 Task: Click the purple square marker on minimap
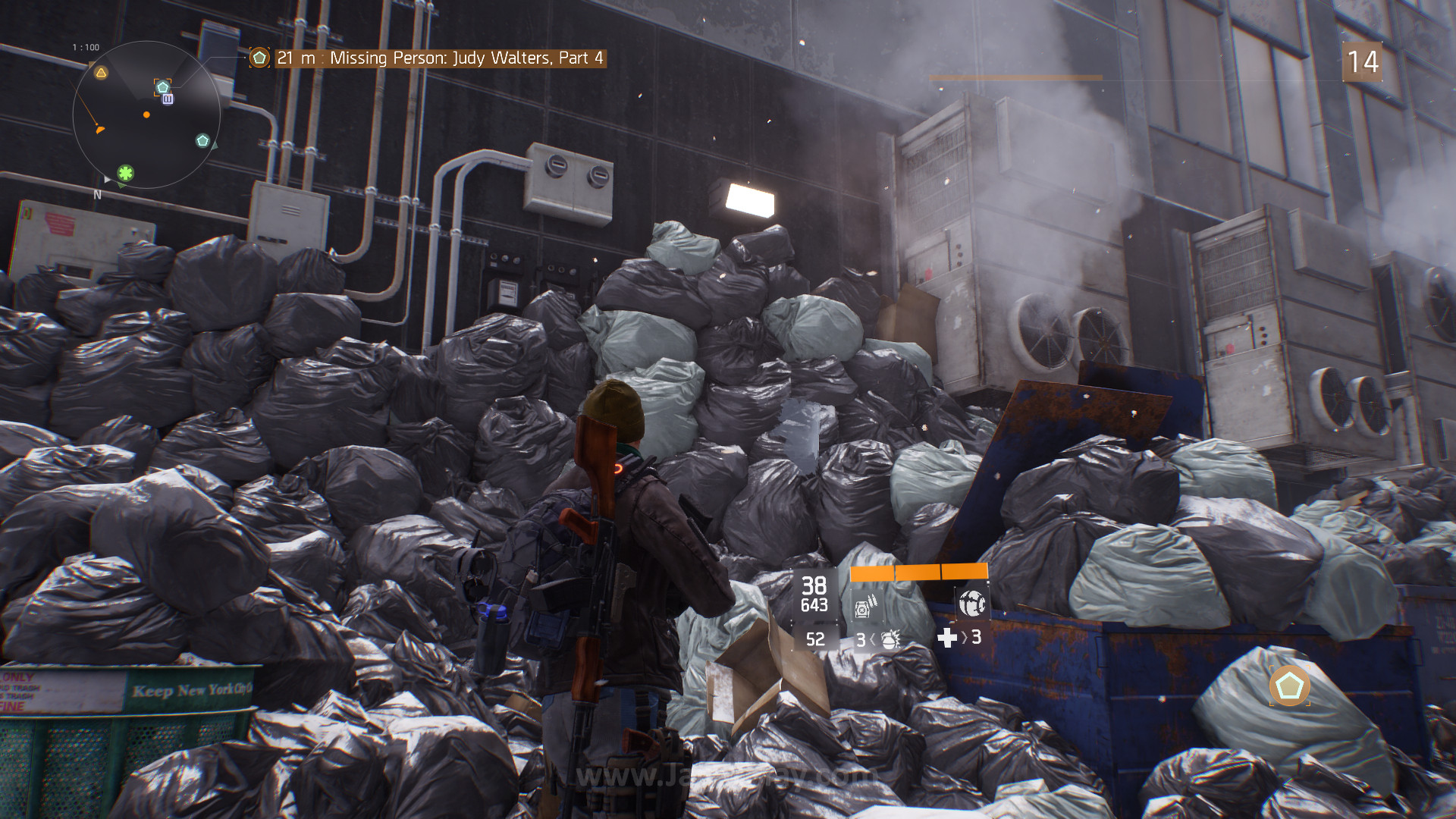(168, 99)
